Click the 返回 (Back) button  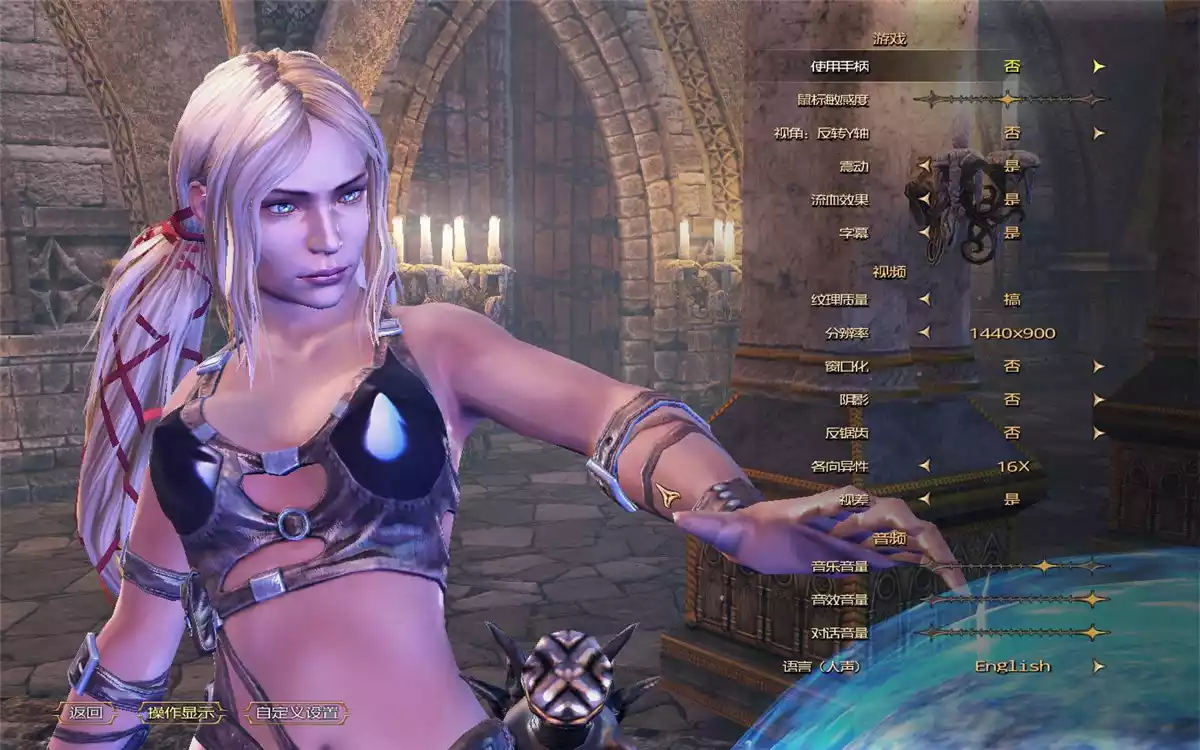[87, 713]
